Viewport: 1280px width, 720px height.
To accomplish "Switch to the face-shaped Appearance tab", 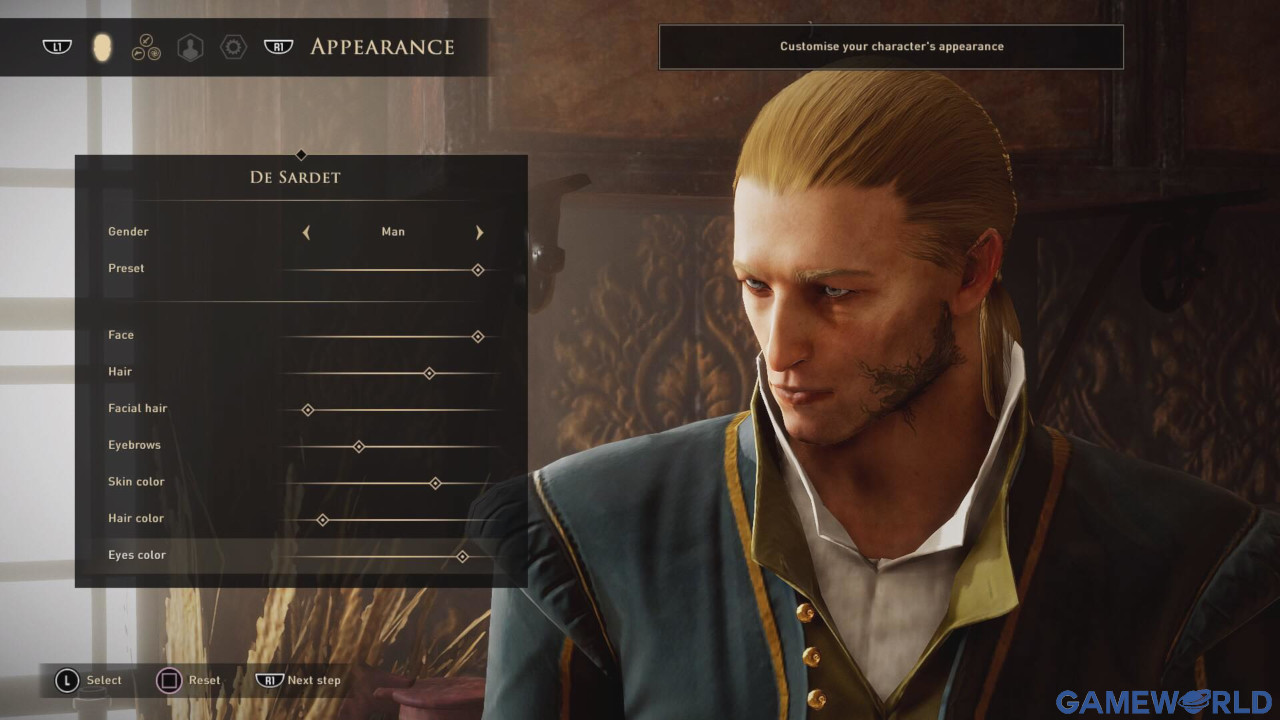I will point(101,47).
